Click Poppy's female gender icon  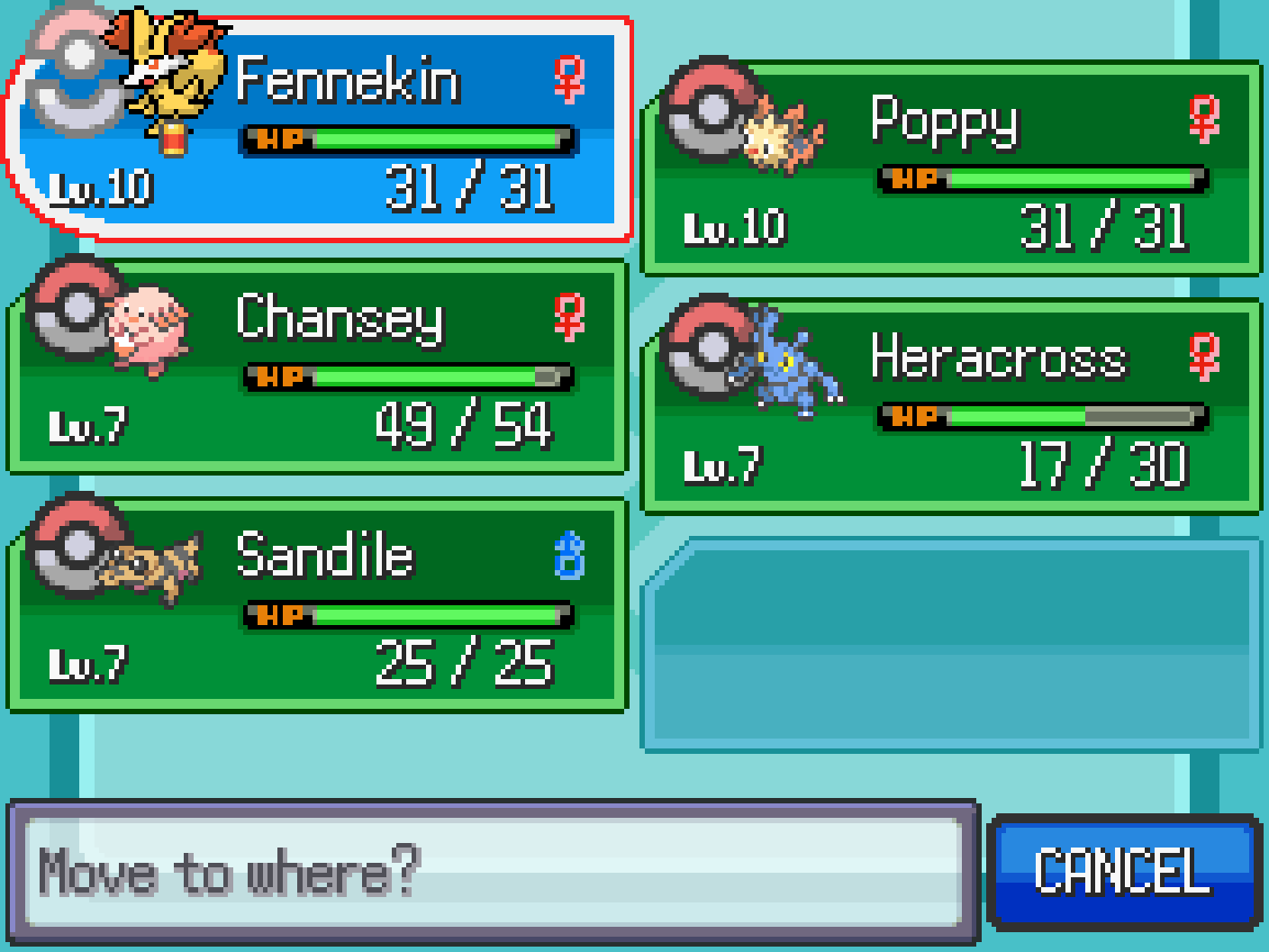[1202, 117]
